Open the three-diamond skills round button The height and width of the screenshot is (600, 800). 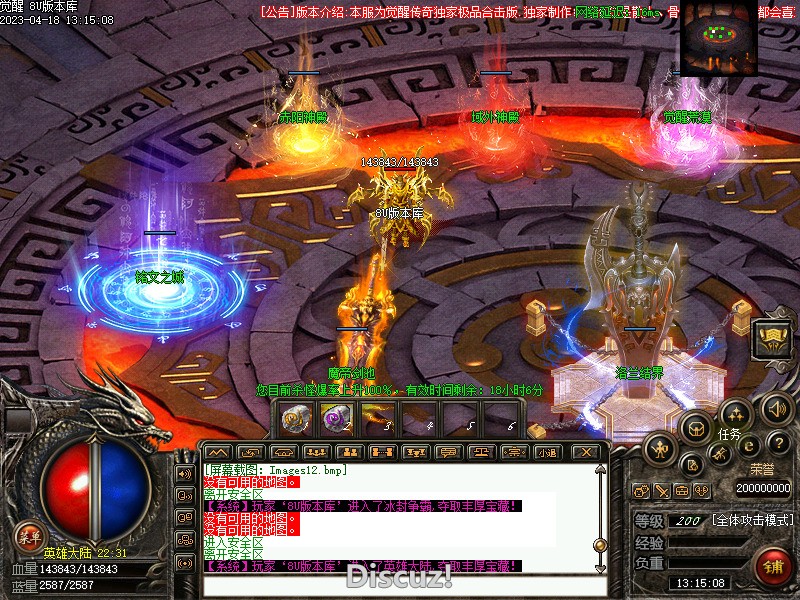735,413
